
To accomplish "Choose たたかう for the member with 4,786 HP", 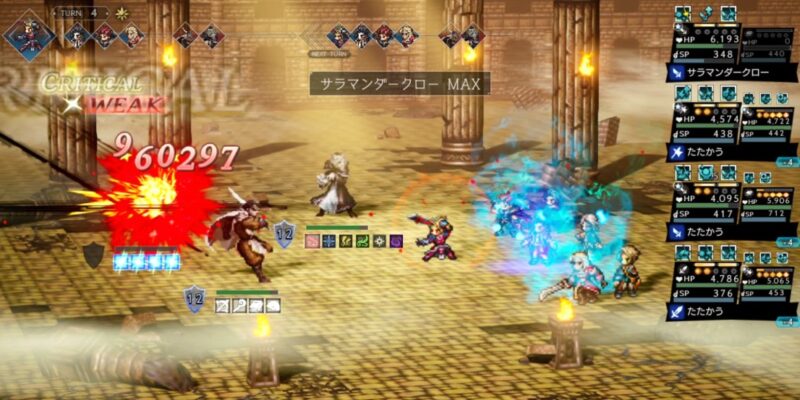I will click(x=722, y=310).
